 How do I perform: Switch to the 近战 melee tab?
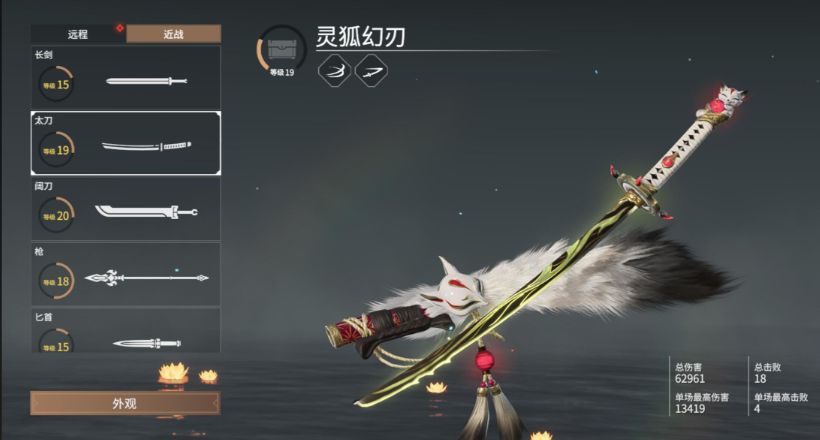(x=173, y=34)
